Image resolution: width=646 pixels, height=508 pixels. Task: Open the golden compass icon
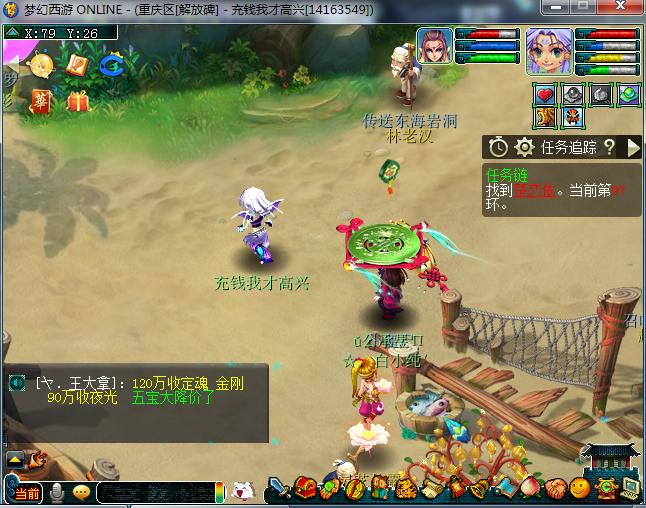click(42, 66)
